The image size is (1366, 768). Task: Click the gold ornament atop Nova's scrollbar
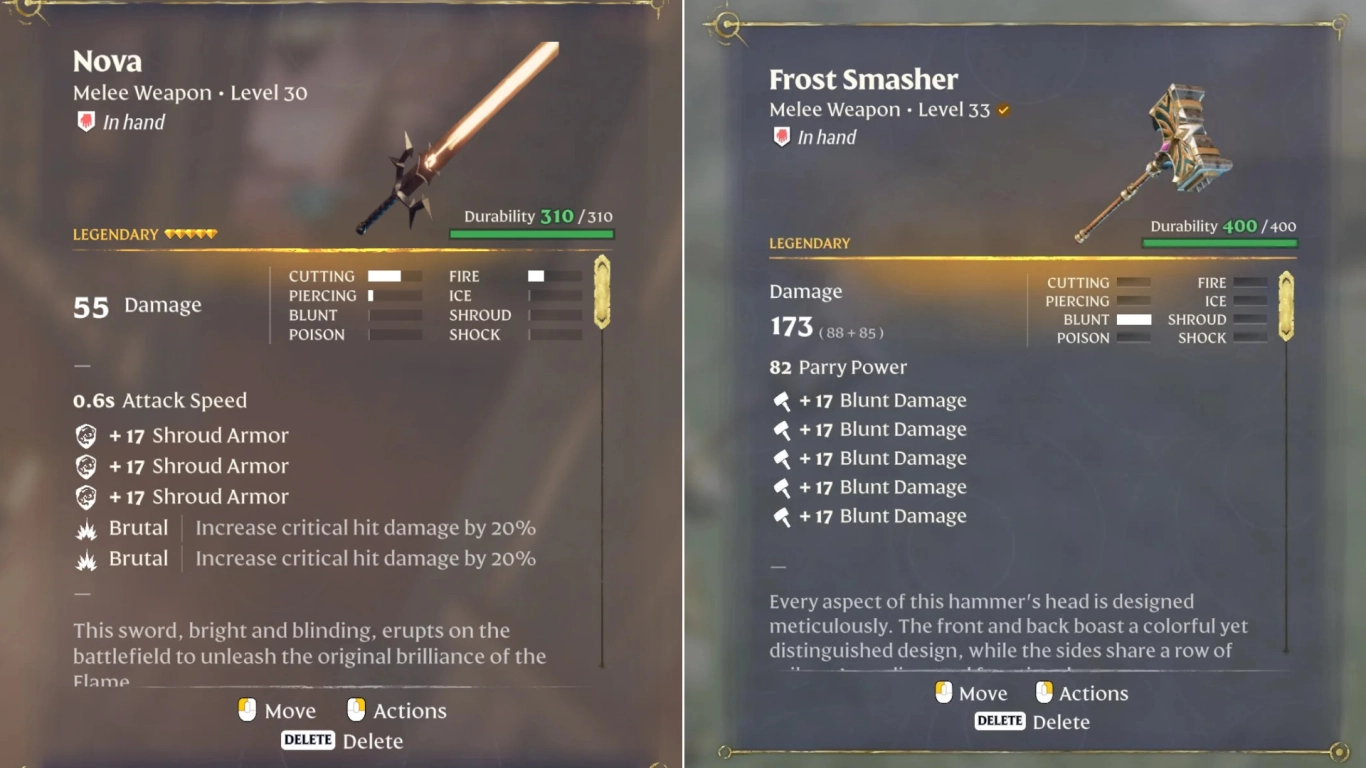point(601,290)
